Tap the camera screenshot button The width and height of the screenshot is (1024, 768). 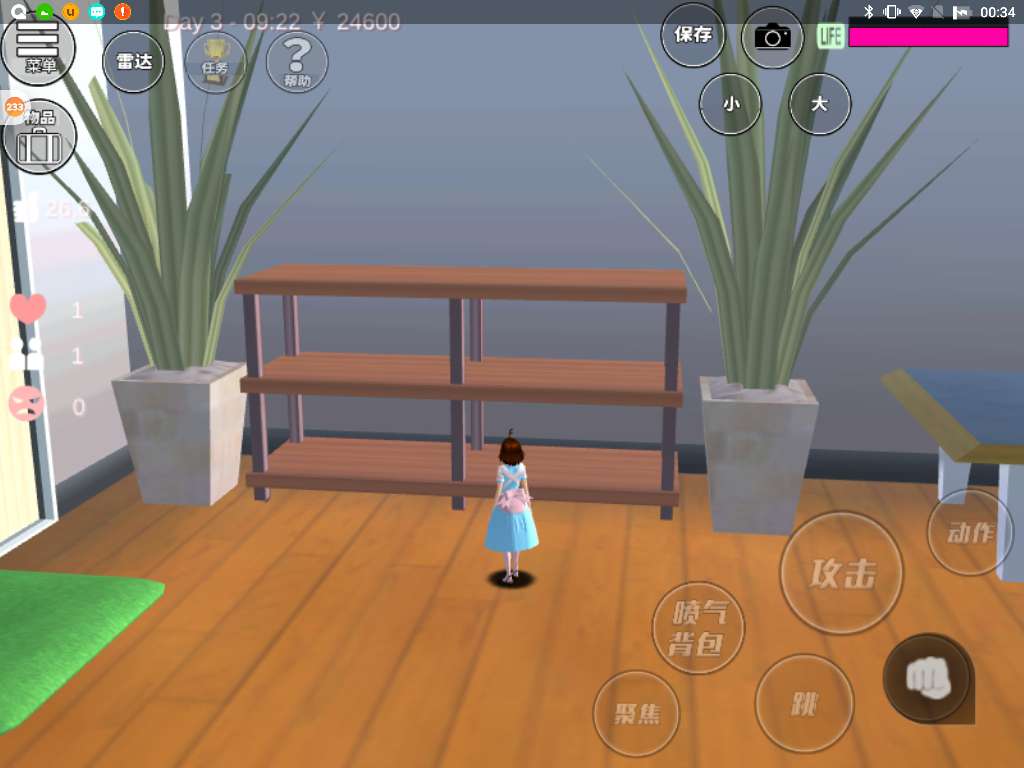[772, 38]
